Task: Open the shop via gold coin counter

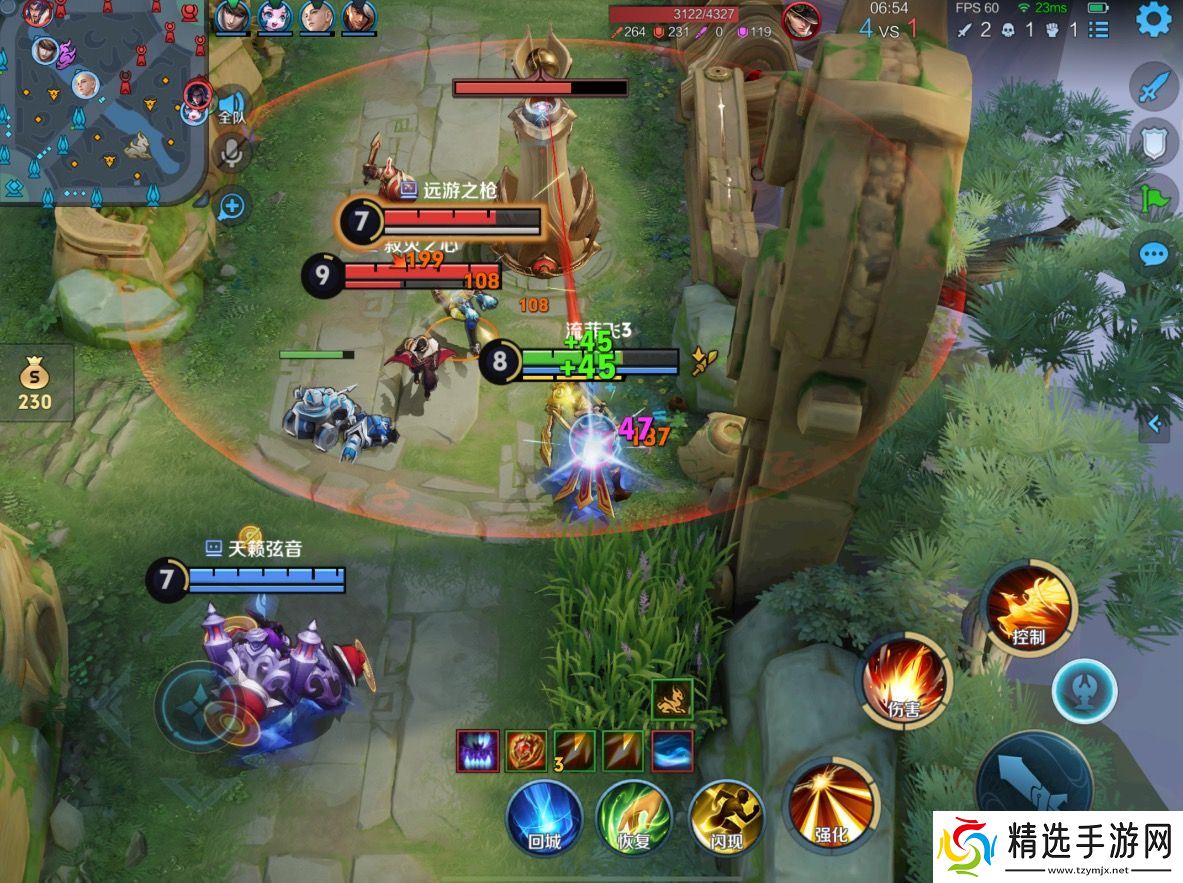Action: coord(35,386)
